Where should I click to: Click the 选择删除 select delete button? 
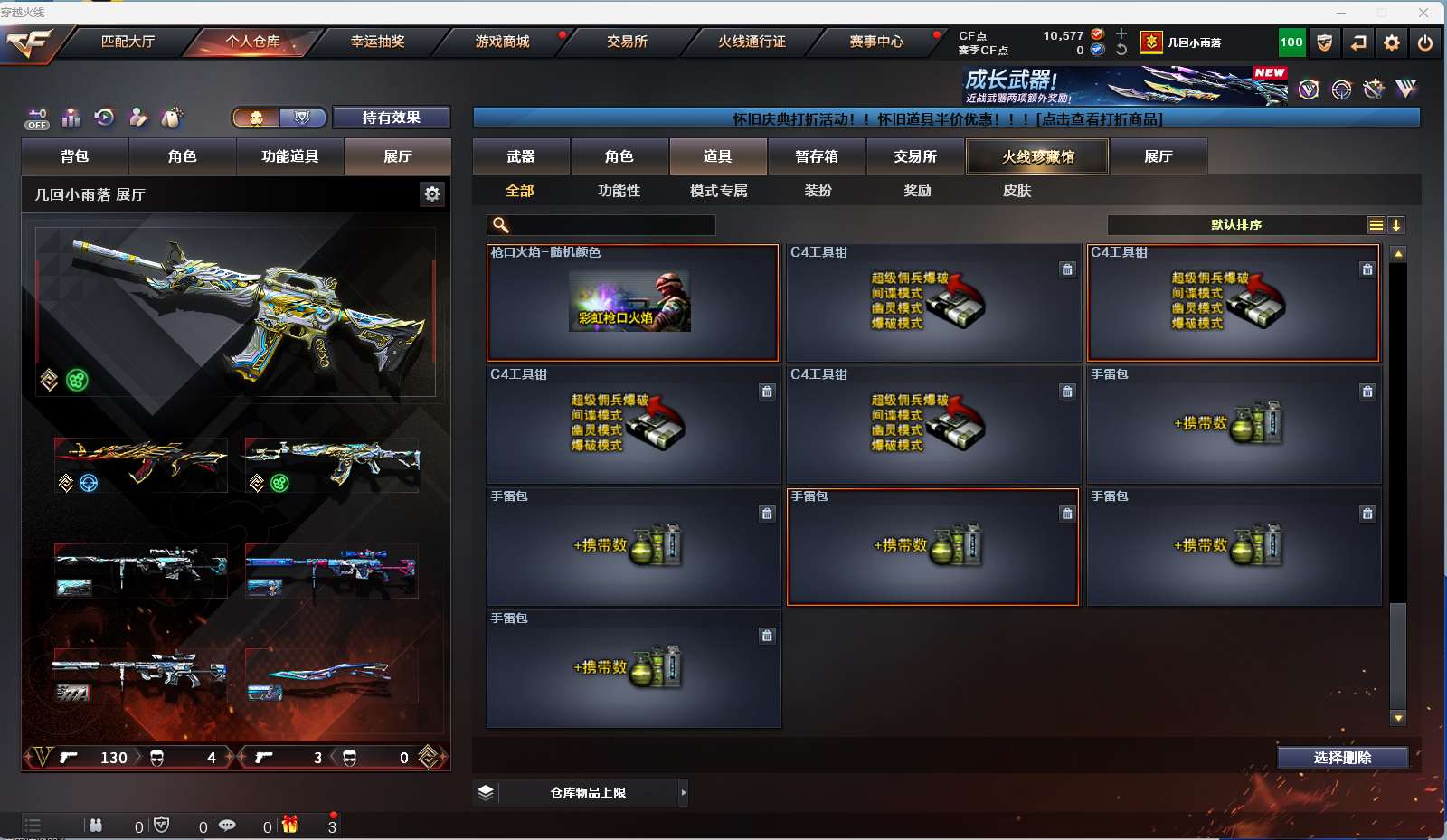[1342, 758]
